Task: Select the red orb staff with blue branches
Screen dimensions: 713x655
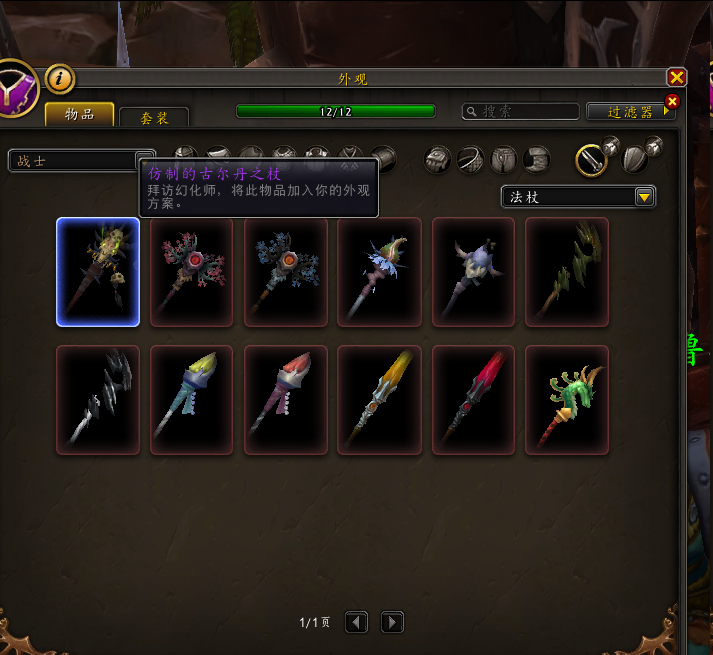Action: coord(286,272)
